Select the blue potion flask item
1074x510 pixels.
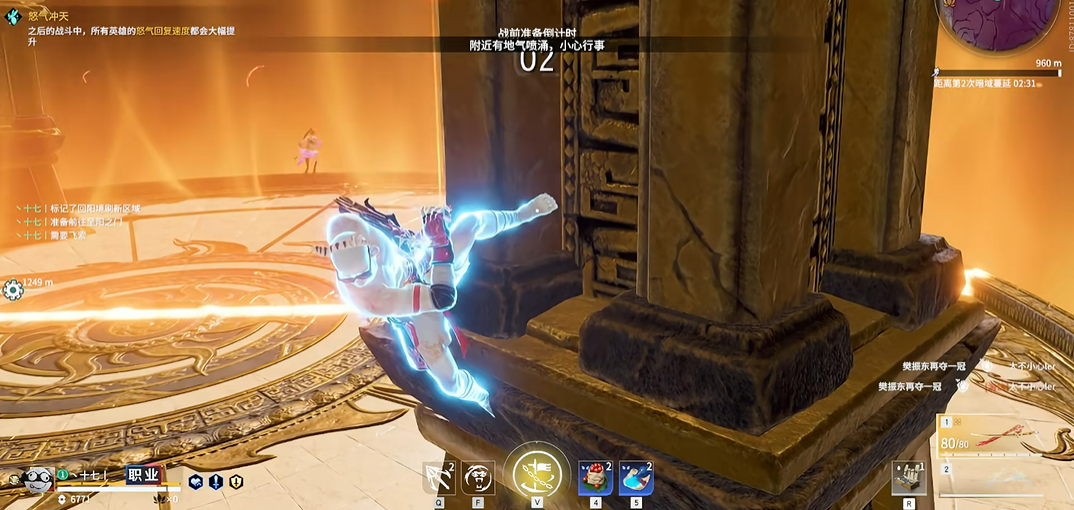[x=636, y=478]
